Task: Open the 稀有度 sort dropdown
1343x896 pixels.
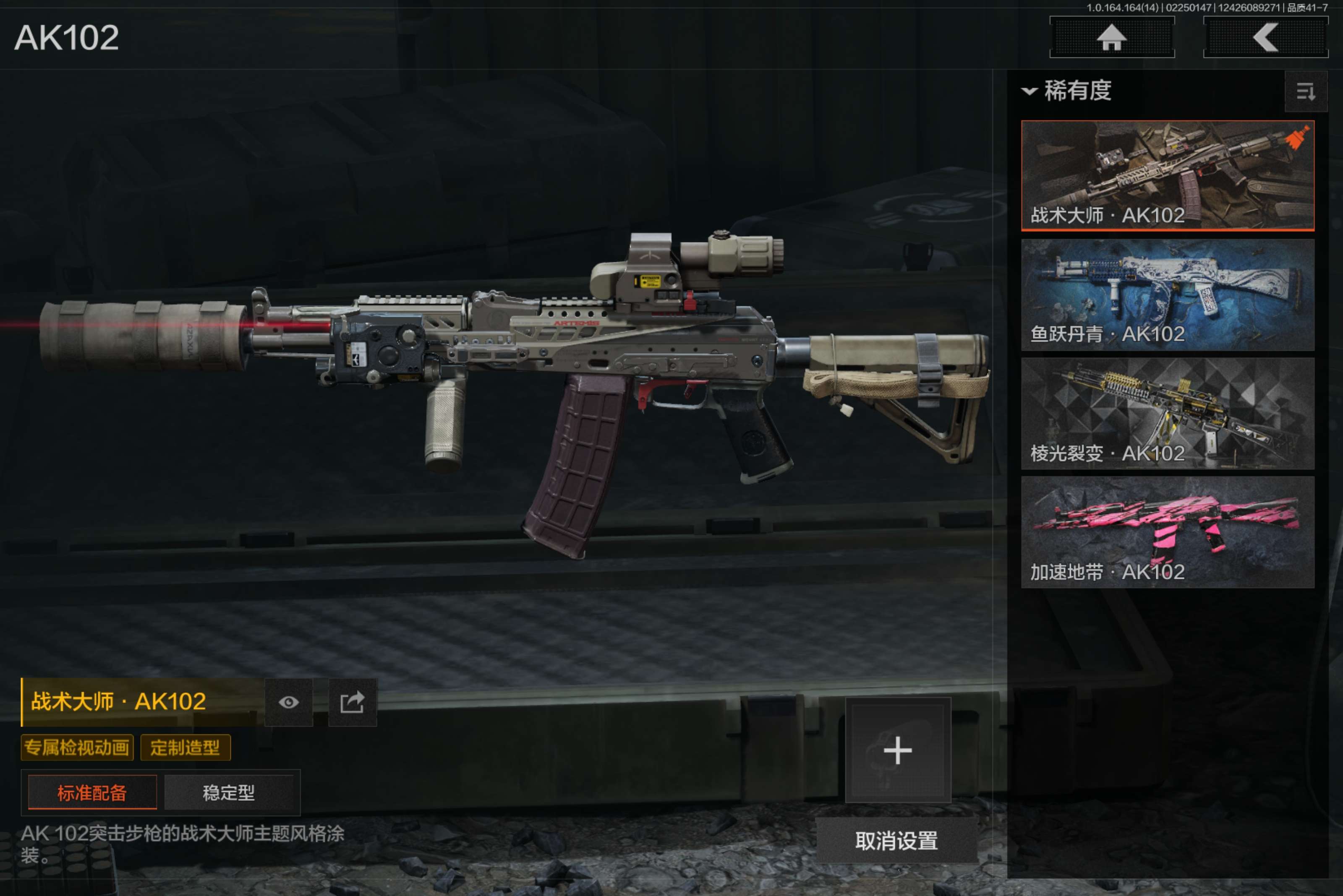Action: tap(1067, 91)
